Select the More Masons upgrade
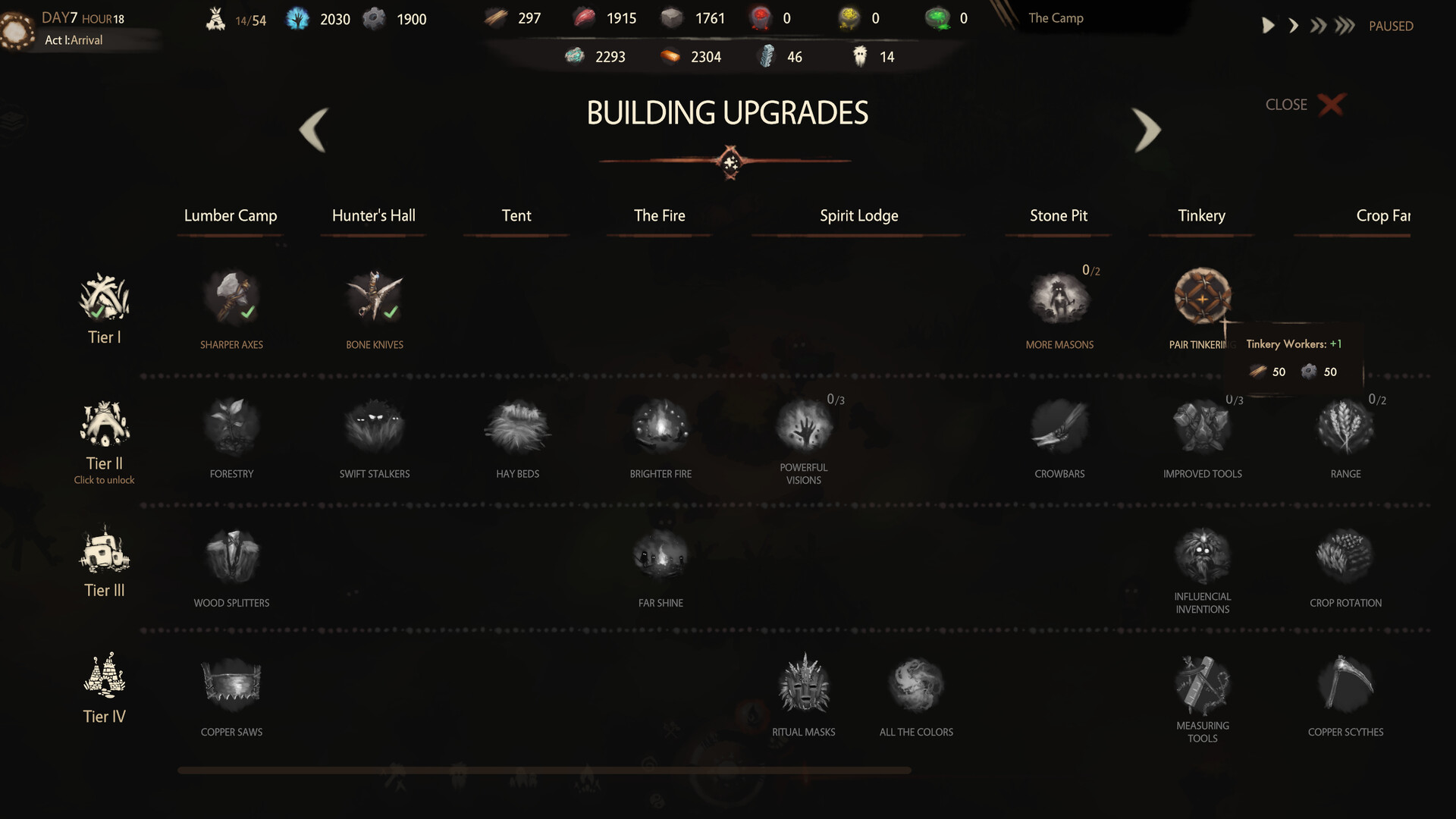This screenshot has height=819, width=1456. 1059,298
